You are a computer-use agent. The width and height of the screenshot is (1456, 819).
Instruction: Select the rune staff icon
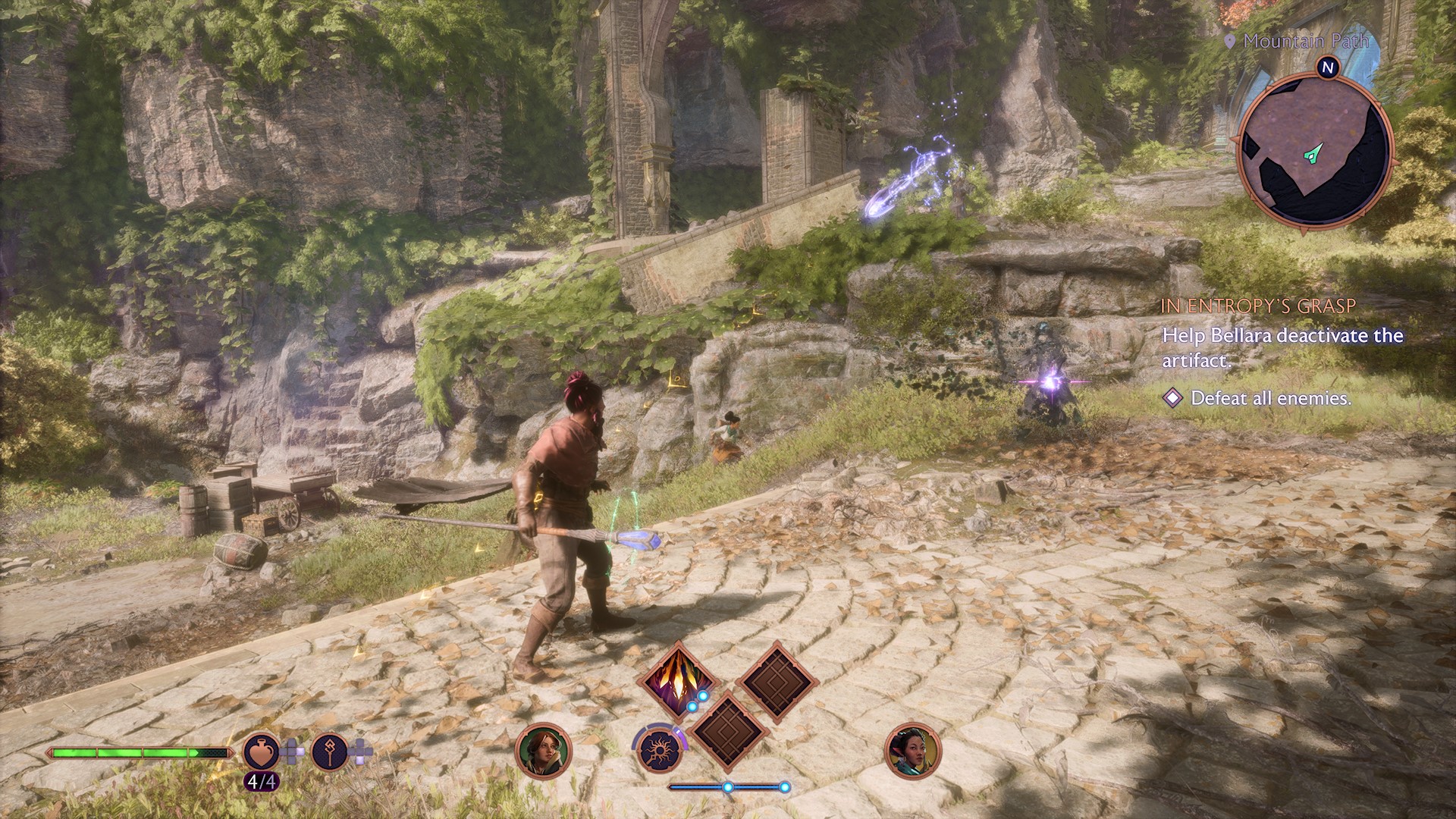[329, 752]
